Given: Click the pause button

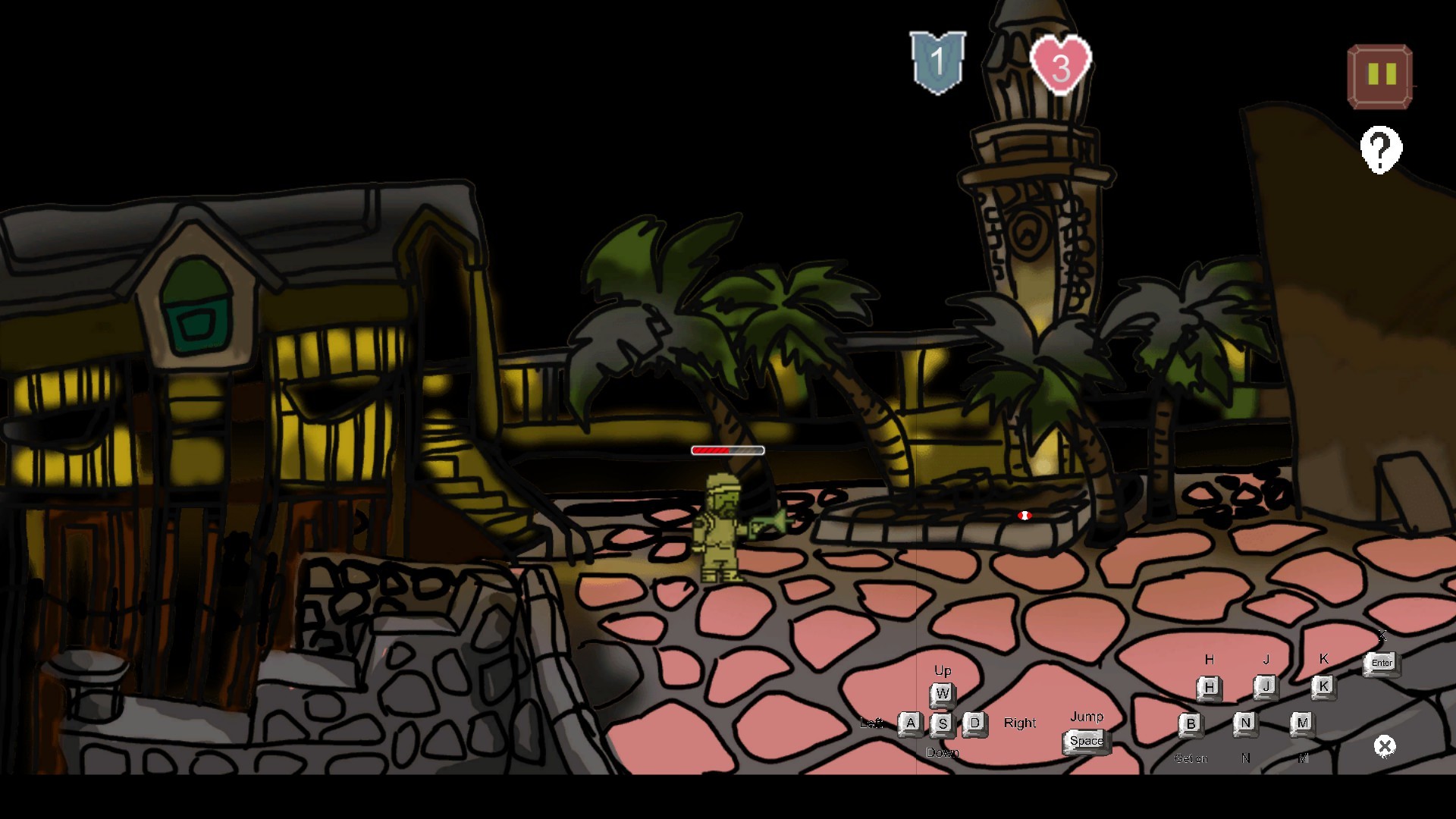Looking at the screenshot, I should click(1379, 75).
